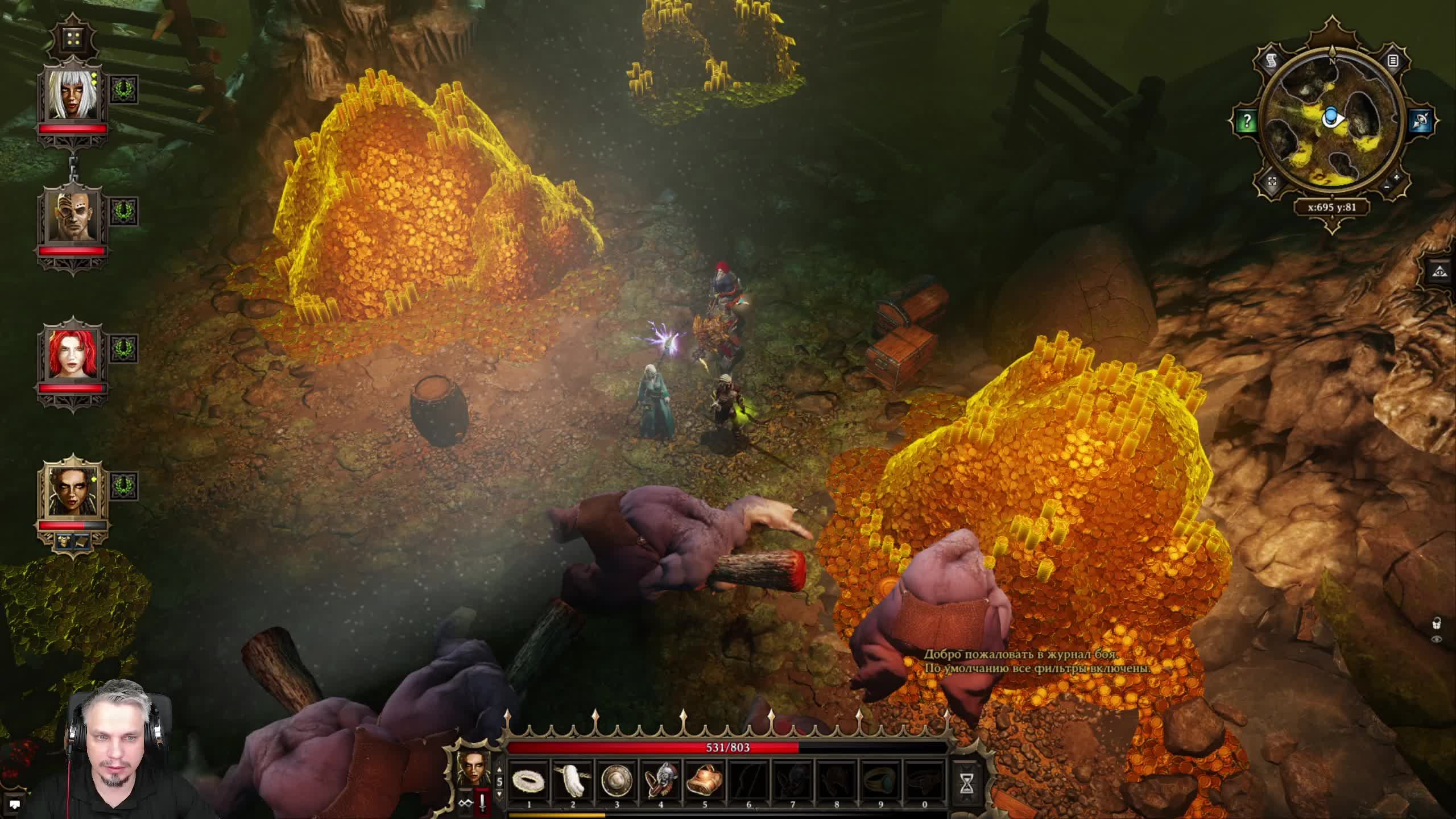Use the white fur ring in slot 1
This screenshot has width=1456, height=819.
(529, 780)
